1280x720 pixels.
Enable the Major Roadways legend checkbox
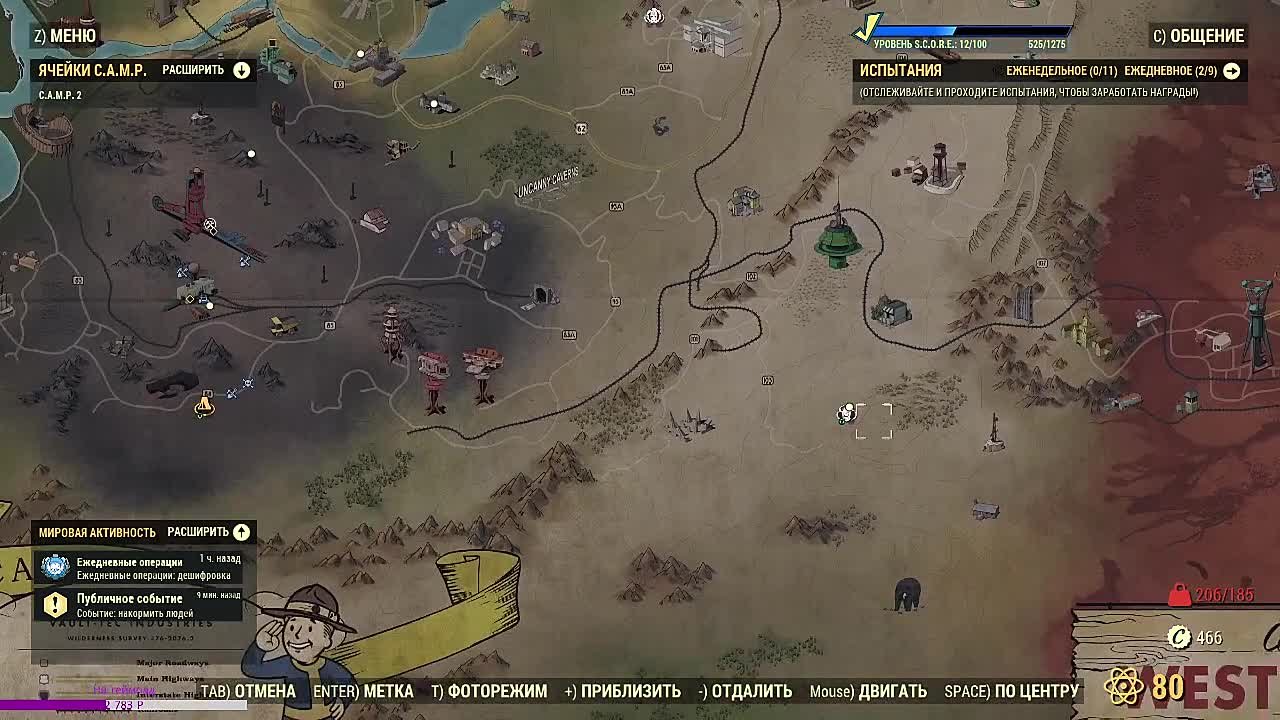pos(44,661)
